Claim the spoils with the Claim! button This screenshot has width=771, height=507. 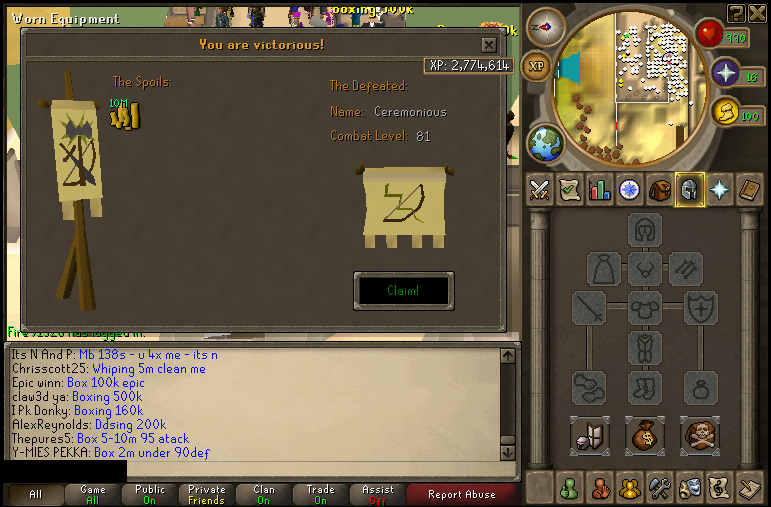tap(403, 290)
